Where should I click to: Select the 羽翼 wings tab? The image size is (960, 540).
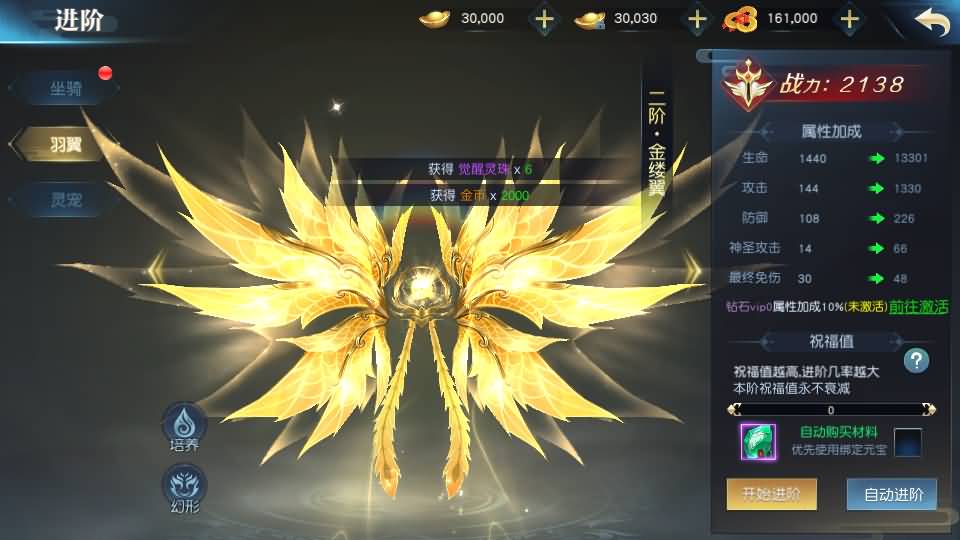[x=66, y=144]
